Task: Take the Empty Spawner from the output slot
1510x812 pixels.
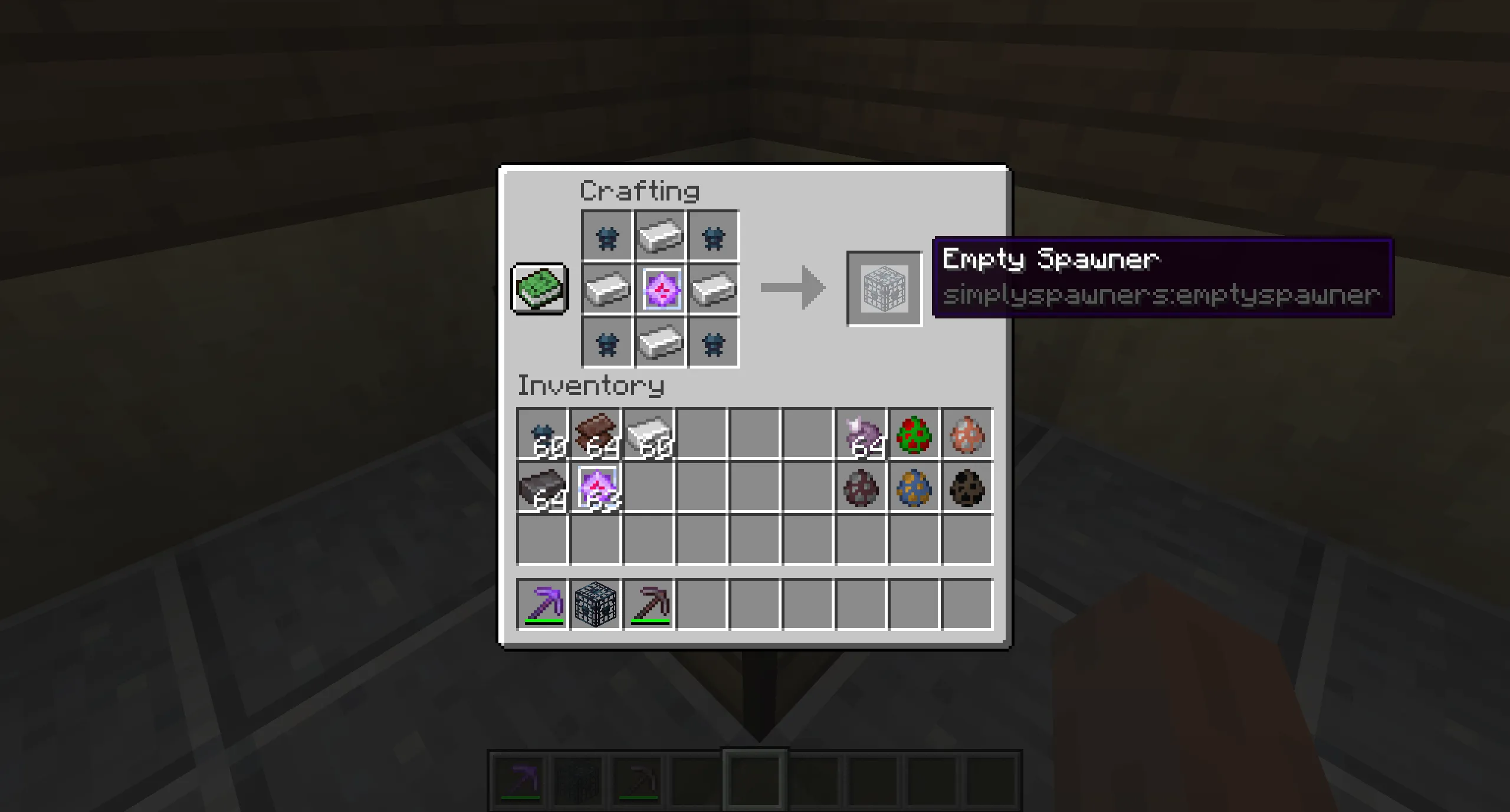Action: 883,289
